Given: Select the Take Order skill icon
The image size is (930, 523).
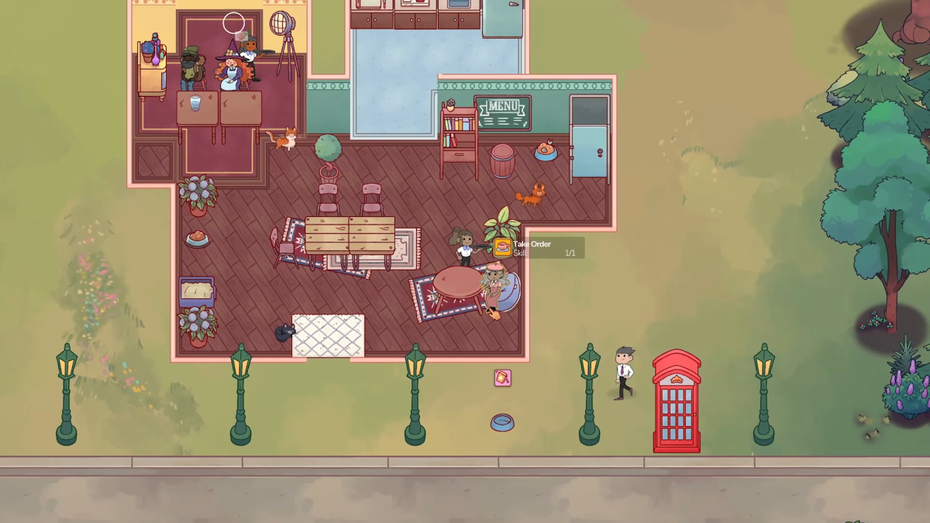Looking at the screenshot, I should (502, 248).
